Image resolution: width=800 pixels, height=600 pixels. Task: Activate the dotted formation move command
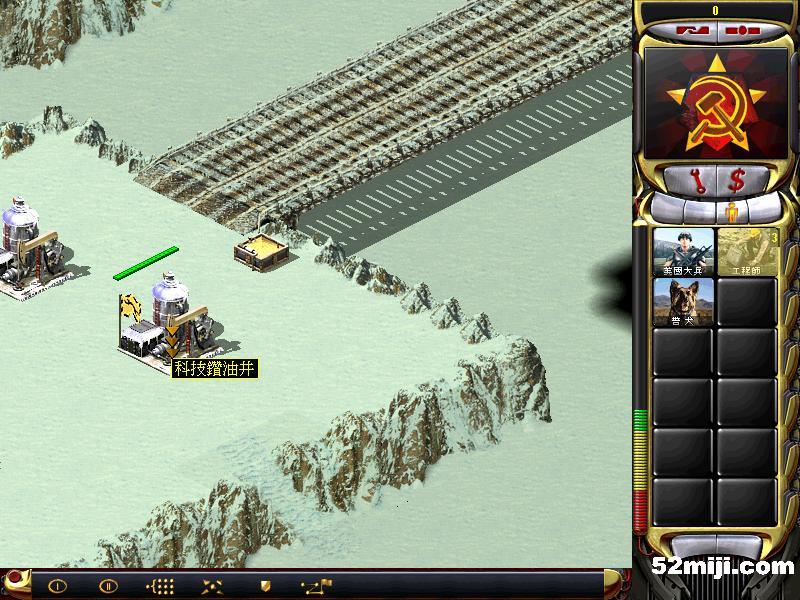pyautogui.click(x=160, y=586)
